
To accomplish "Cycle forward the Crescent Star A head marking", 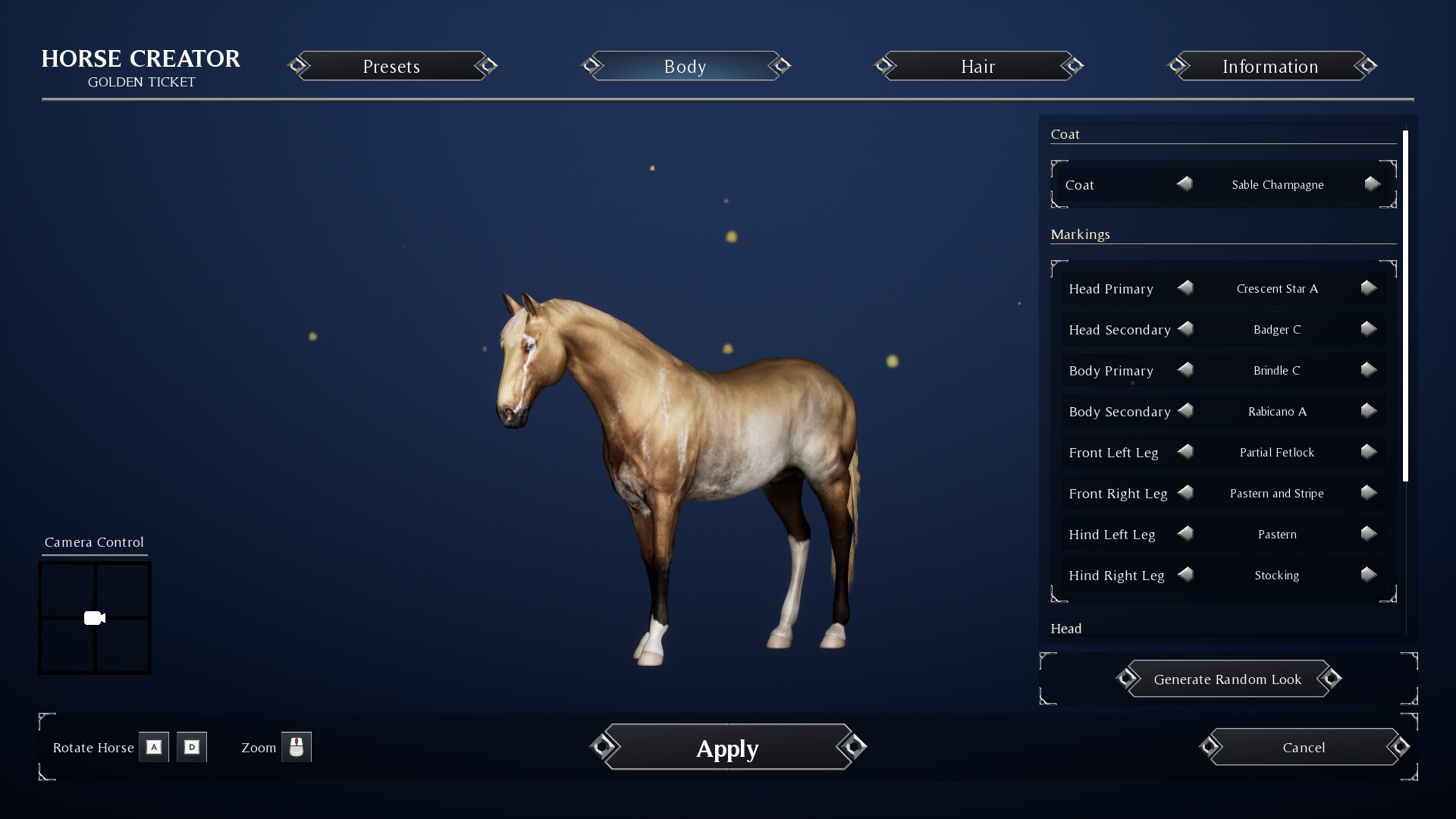I will (x=1367, y=288).
